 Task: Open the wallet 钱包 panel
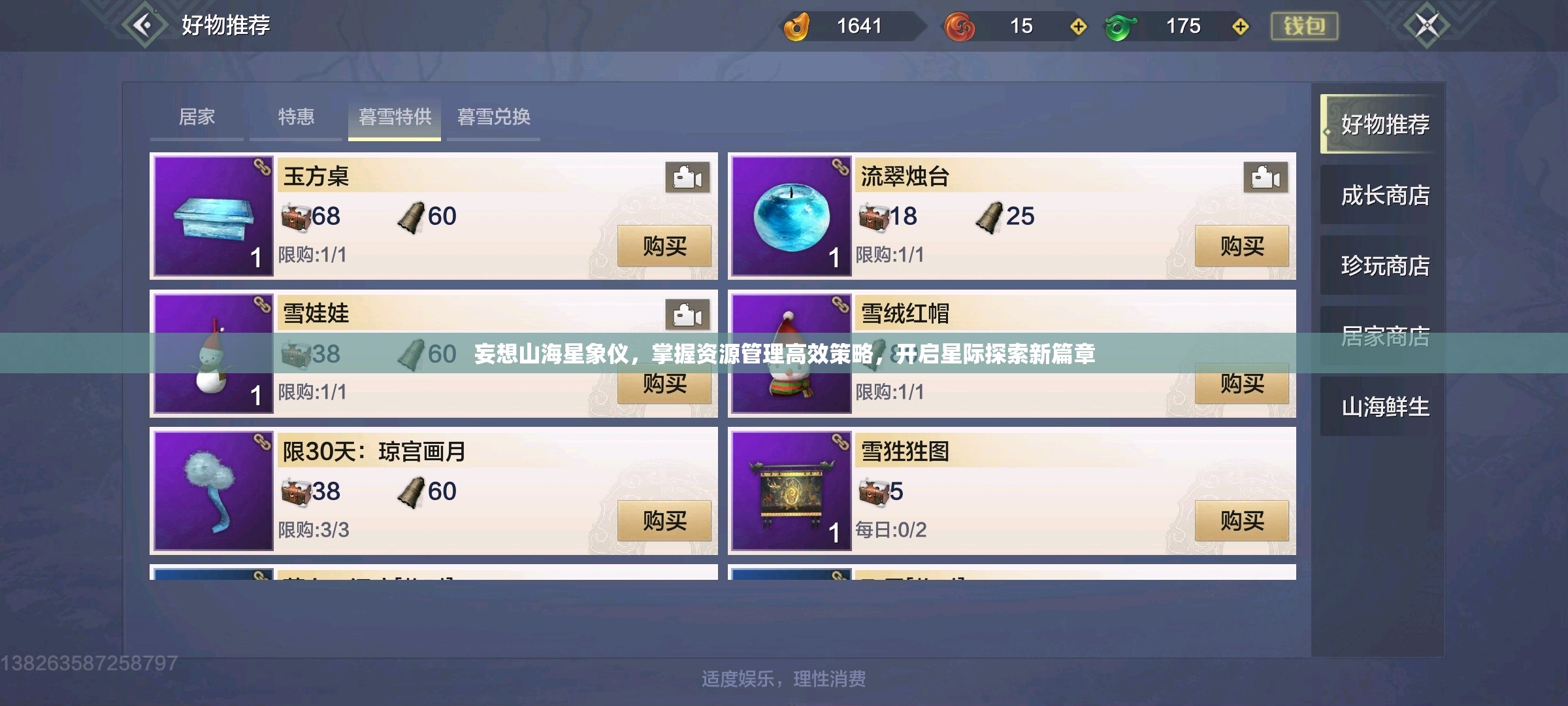[x=1304, y=27]
